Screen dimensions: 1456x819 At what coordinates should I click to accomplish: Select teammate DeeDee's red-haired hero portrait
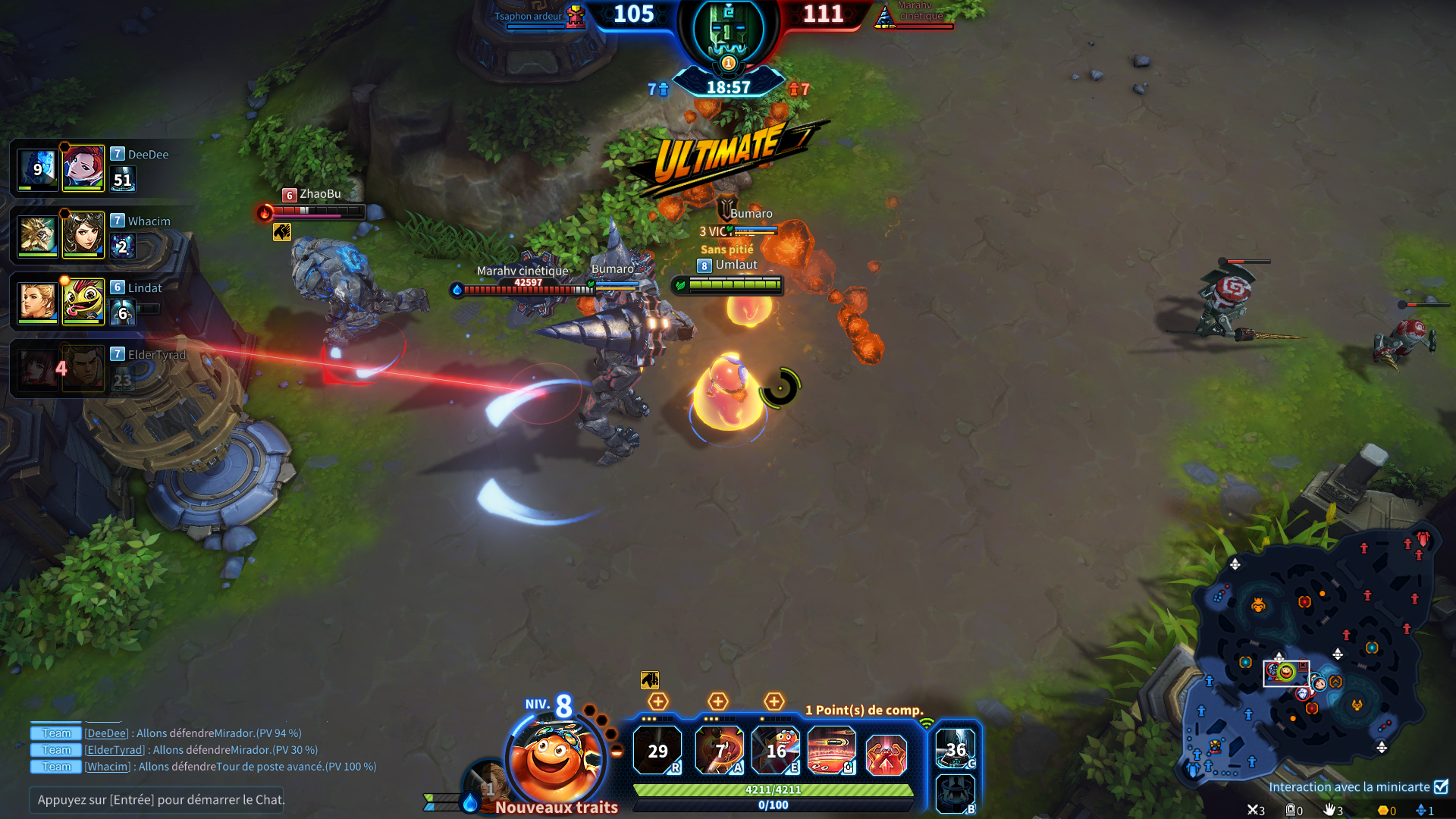(83, 168)
